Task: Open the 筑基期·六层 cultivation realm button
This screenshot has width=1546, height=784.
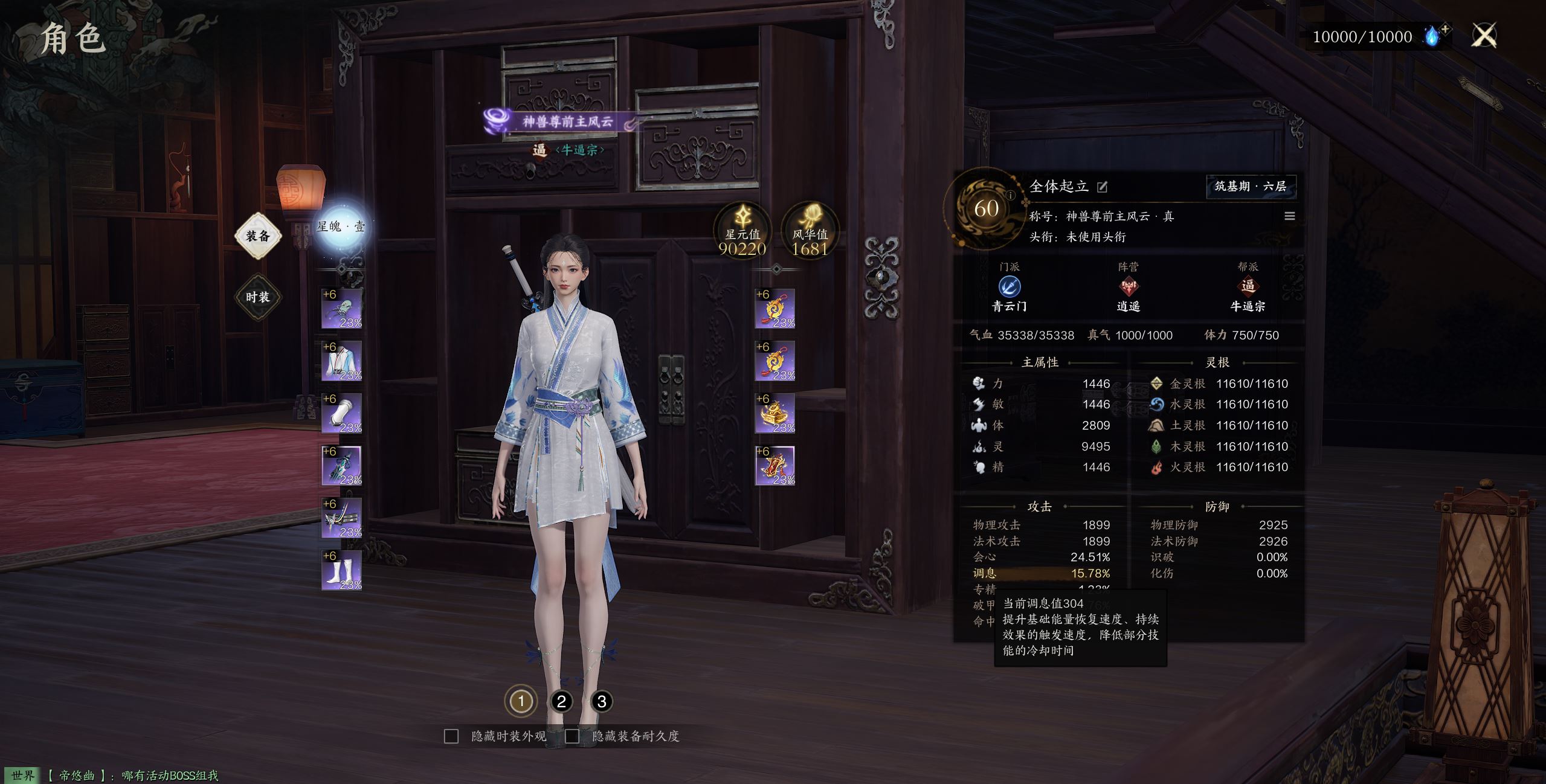Action: point(1251,187)
